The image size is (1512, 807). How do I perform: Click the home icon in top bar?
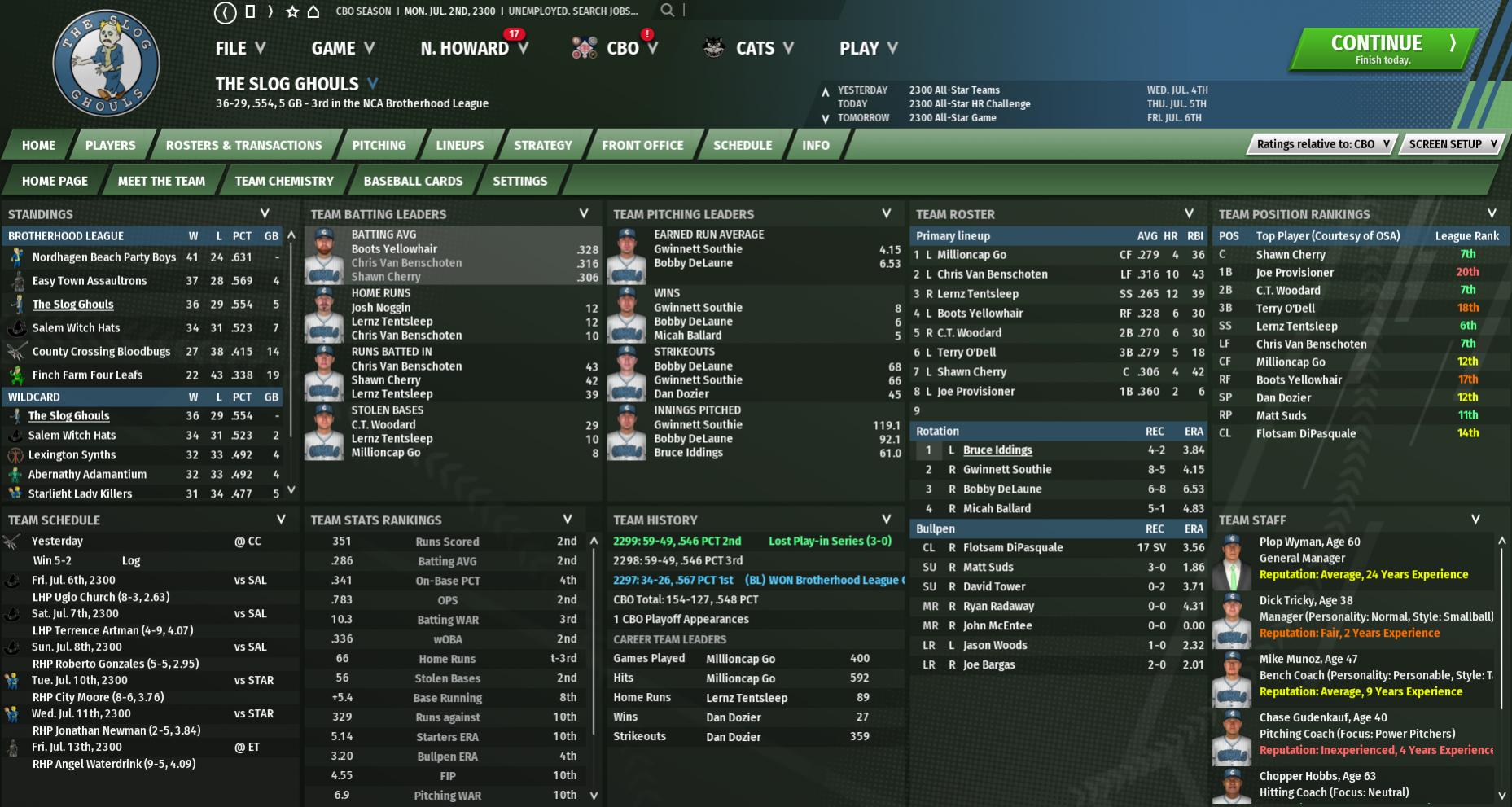click(313, 11)
